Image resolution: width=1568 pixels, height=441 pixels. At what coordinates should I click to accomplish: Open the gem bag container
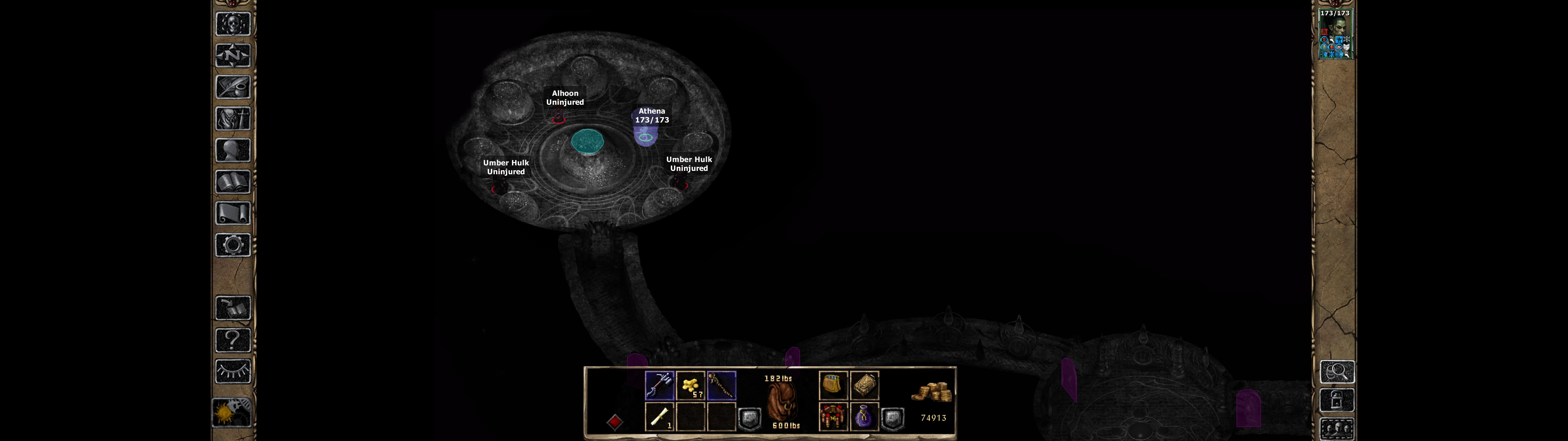(833, 386)
